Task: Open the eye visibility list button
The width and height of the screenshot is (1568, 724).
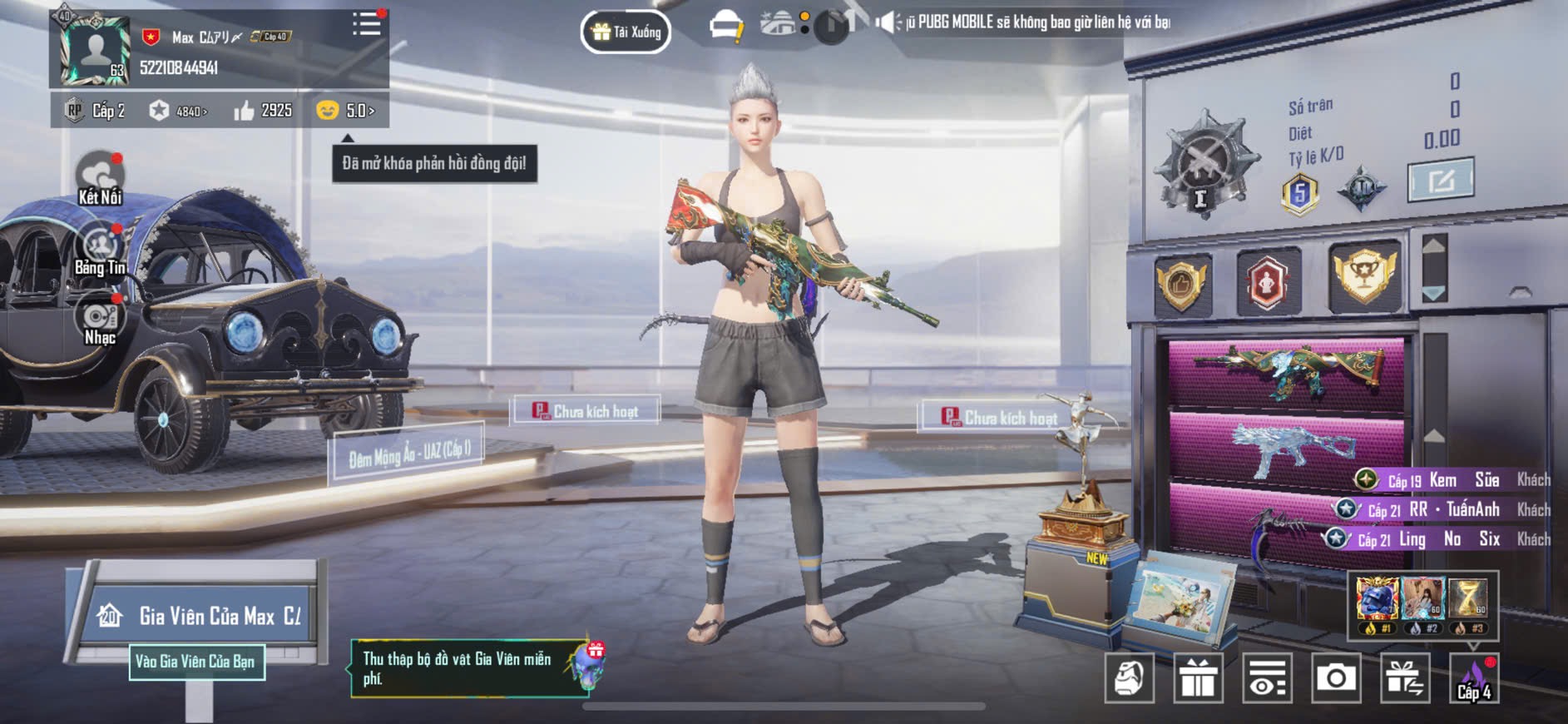Action: tap(1267, 678)
